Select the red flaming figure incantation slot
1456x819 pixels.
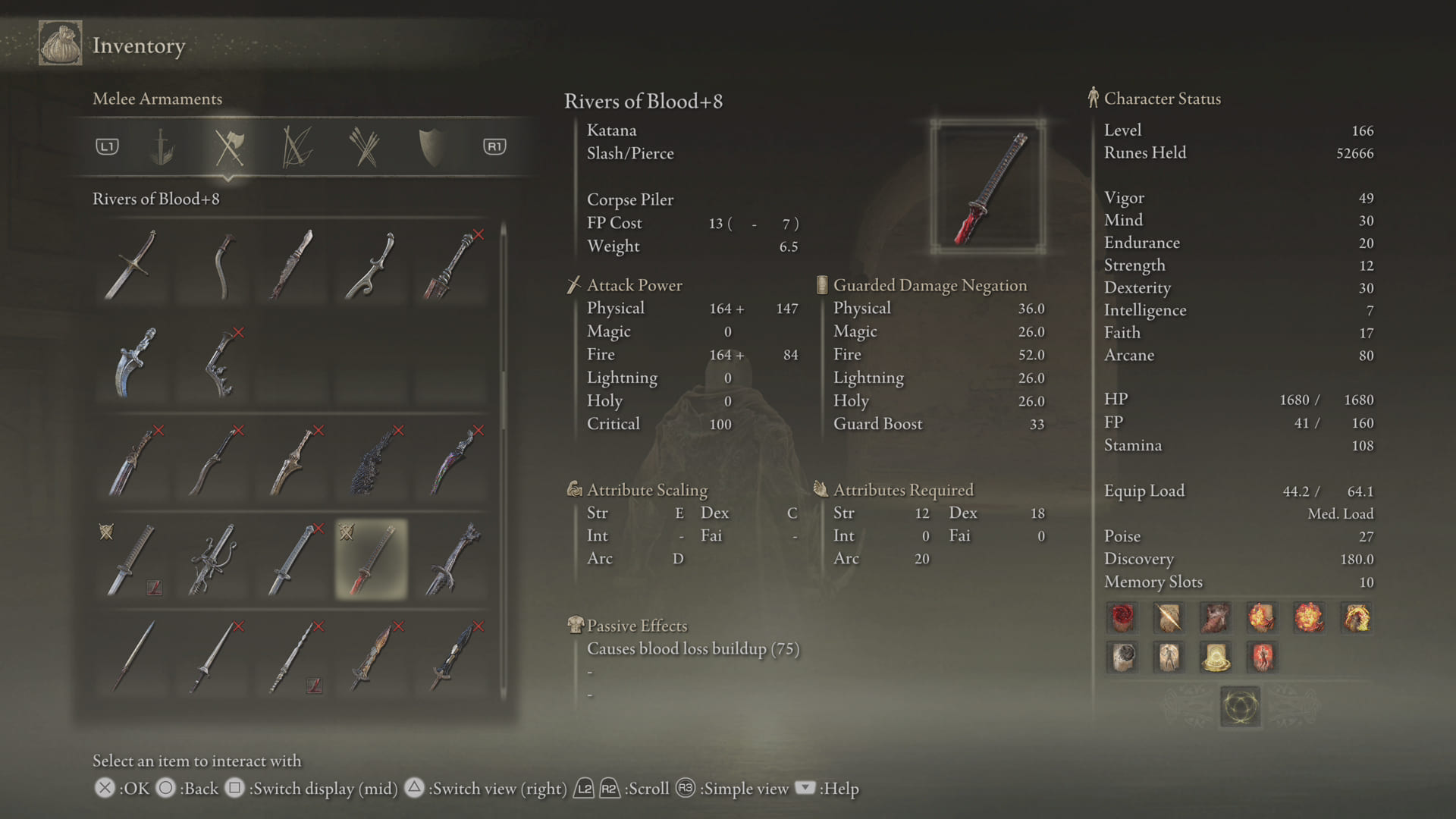tap(1262, 657)
